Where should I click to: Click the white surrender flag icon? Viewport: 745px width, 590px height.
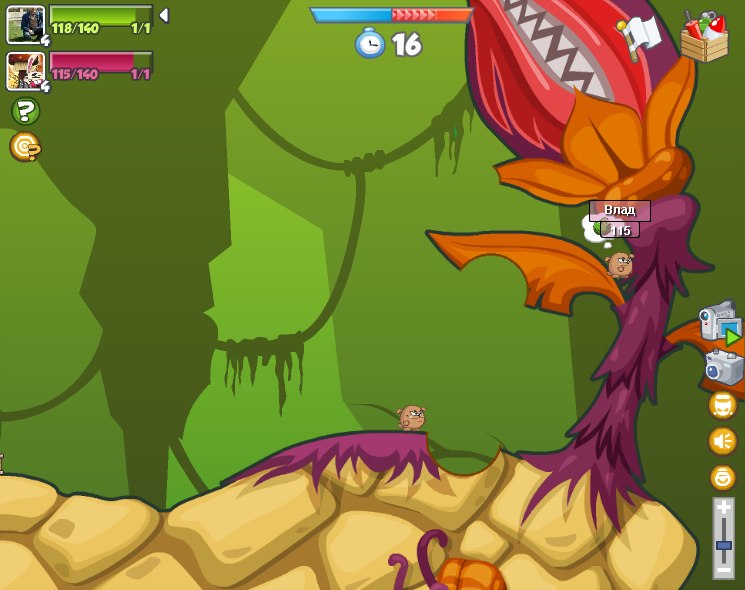(641, 36)
